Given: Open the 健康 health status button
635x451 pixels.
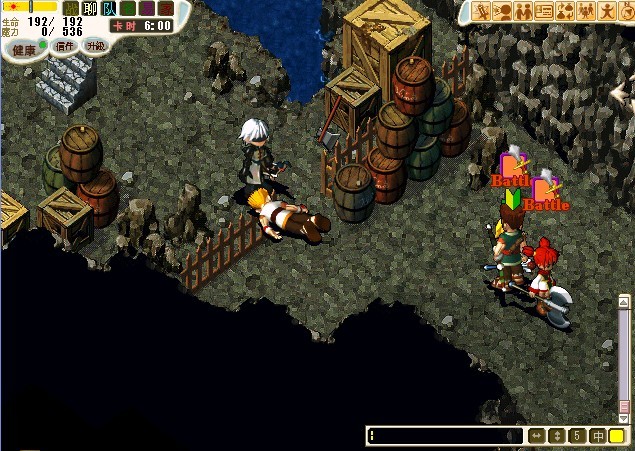Looking at the screenshot, I should coord(19,49).
